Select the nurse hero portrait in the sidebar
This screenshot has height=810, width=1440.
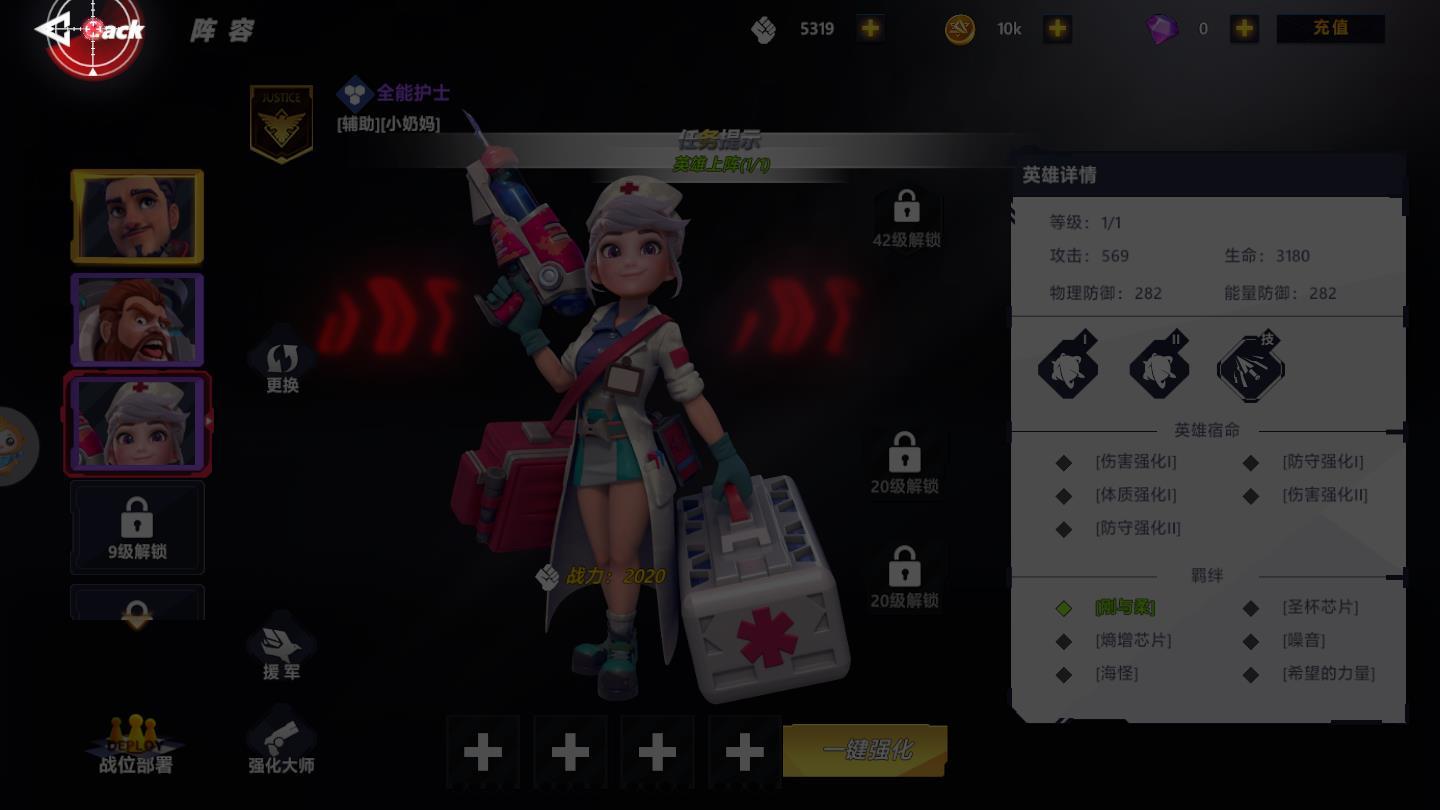pyautogui.click(x=137, y=423)
